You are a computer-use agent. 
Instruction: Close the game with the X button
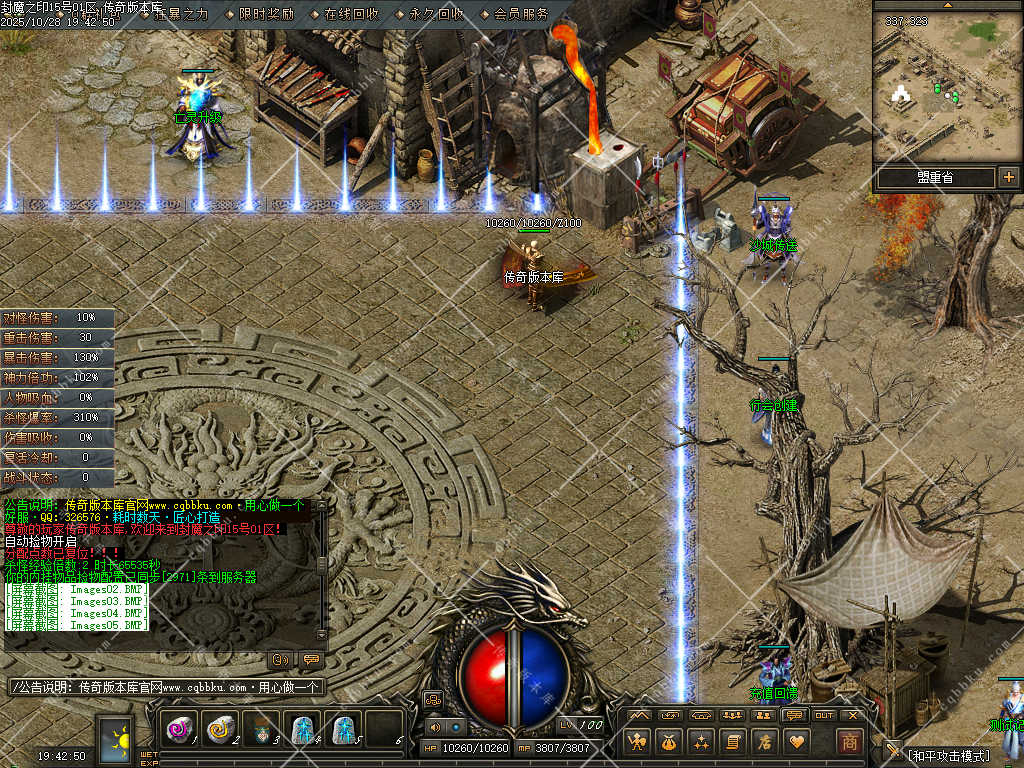tap(853, 715)
